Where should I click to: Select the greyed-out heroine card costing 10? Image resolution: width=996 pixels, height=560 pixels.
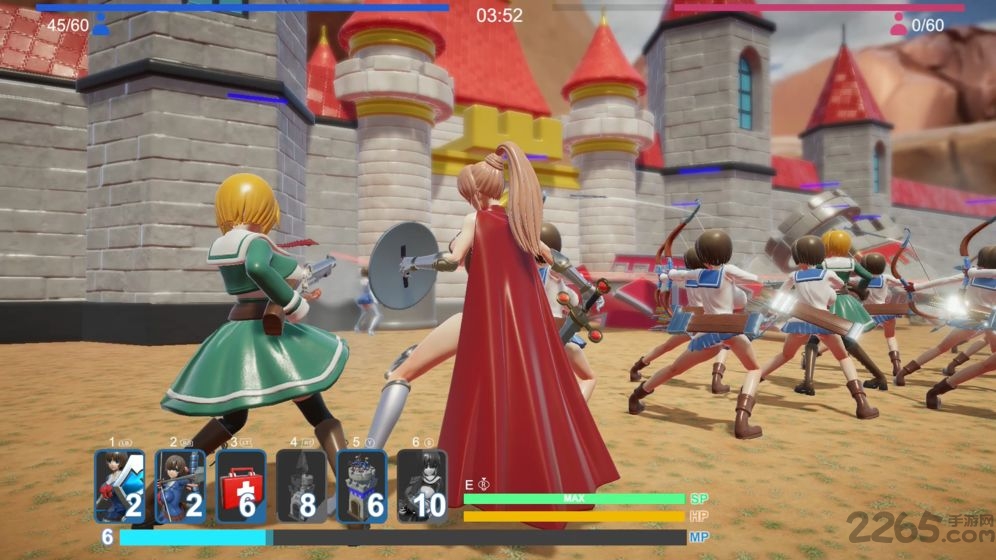[x=421, y=486]
